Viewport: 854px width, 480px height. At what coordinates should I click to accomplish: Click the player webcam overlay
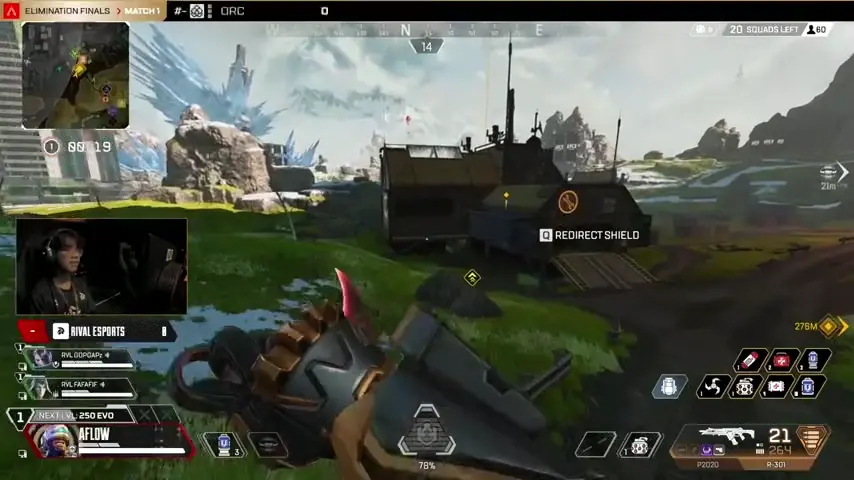click(102, 266)
